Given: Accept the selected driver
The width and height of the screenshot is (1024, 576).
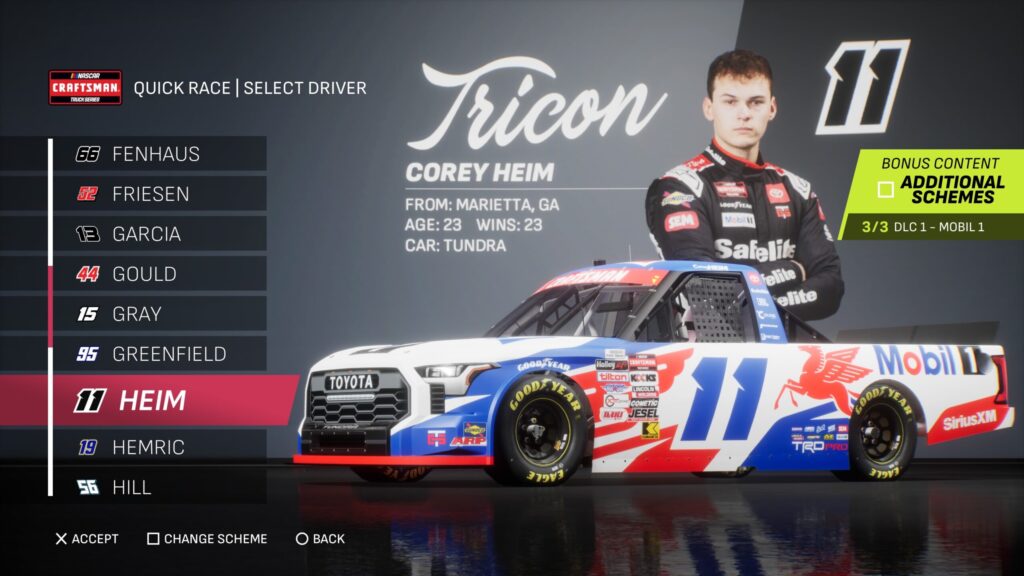Looking at the screenshot, I should (x=86, y=539).
